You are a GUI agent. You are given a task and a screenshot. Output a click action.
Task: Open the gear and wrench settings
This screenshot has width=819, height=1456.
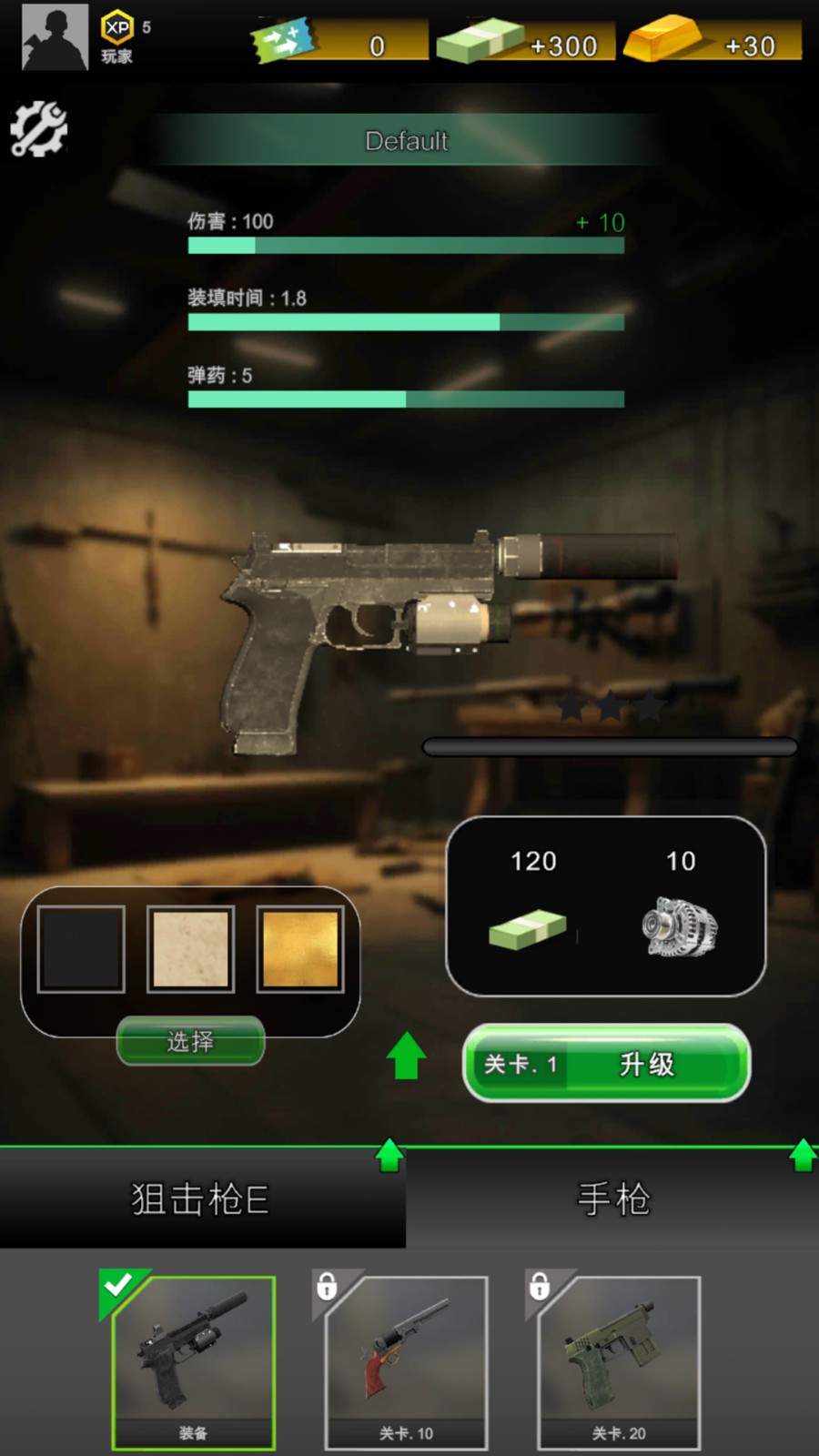38,129
